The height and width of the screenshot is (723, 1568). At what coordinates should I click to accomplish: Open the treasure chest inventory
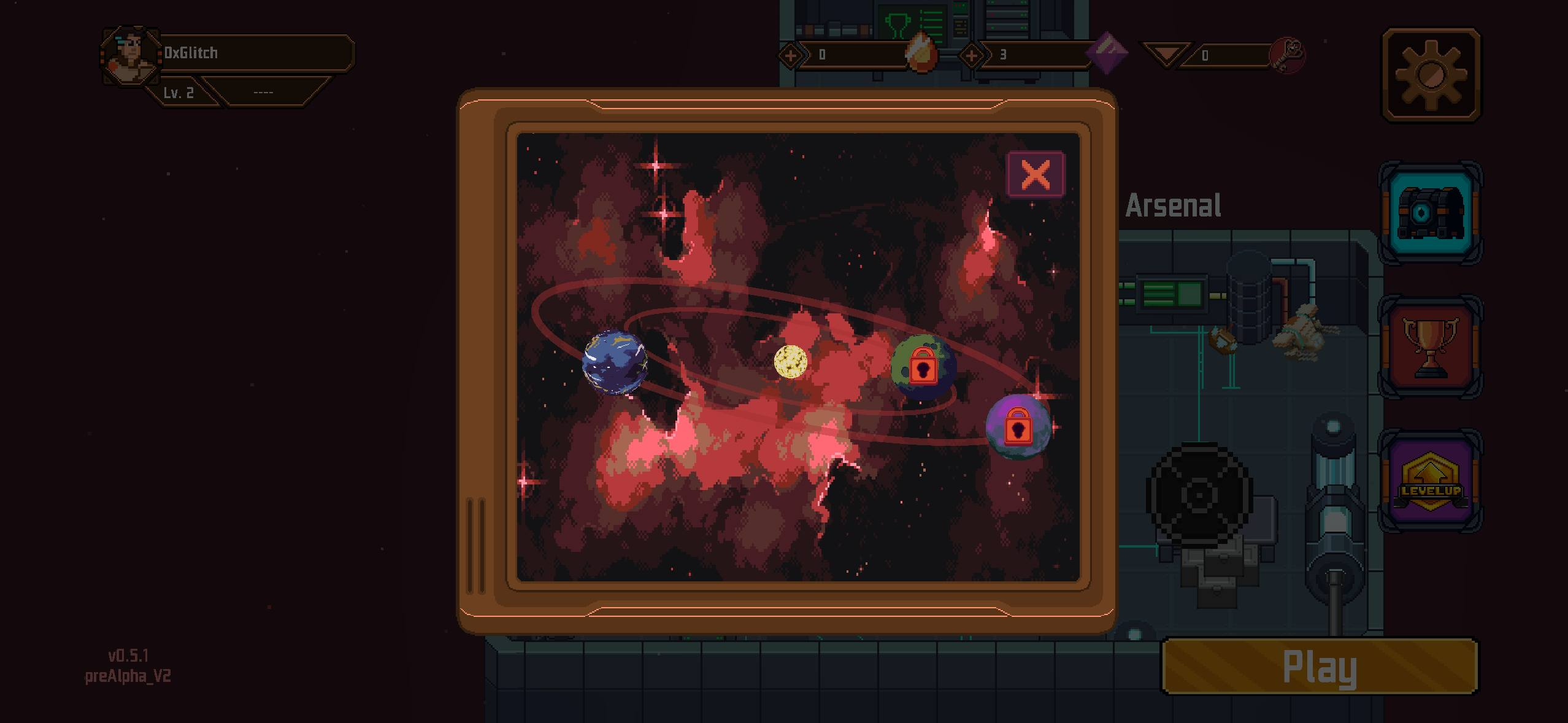pyautogui.click(x=1430, y=213)
